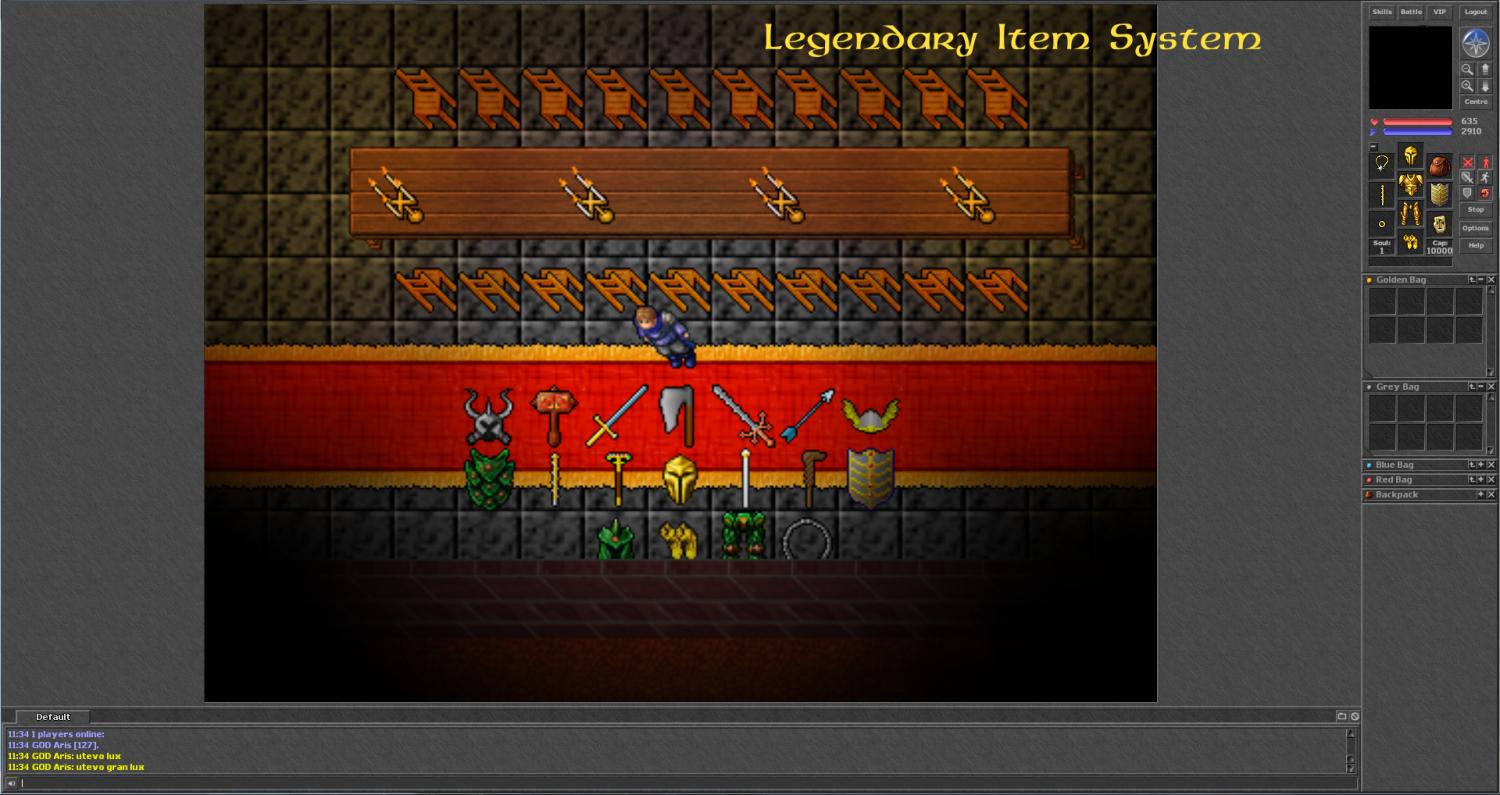Log out with the Logout button
The height and width of the screenshot is (795, 1500).
point(1476,12)
